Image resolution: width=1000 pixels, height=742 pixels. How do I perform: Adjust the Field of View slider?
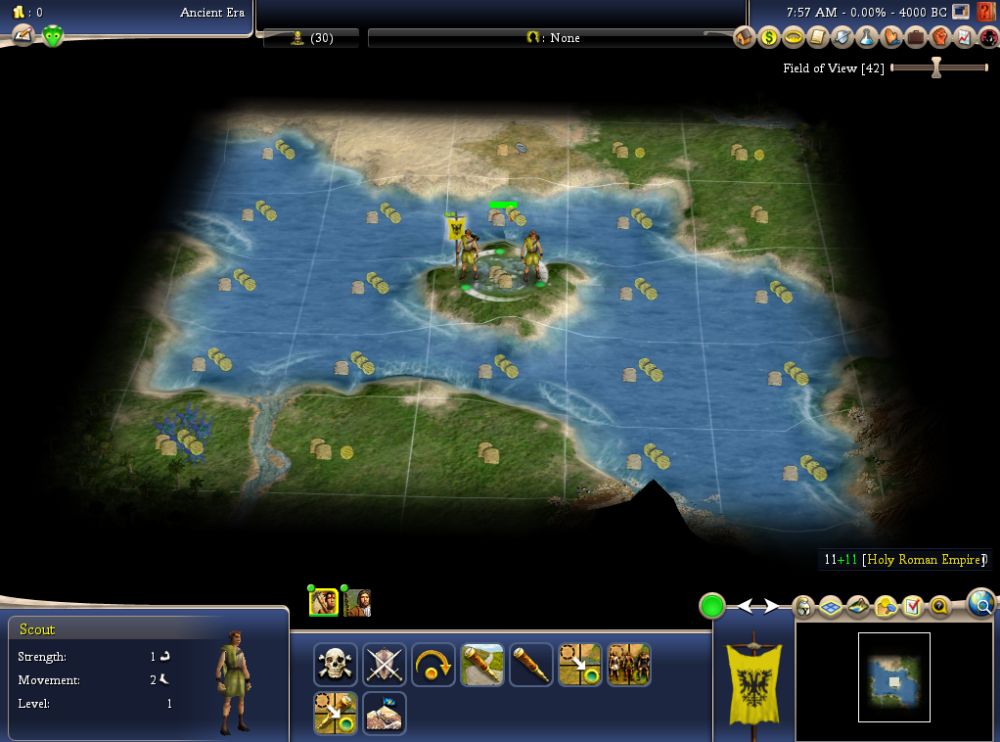point(936,68)
